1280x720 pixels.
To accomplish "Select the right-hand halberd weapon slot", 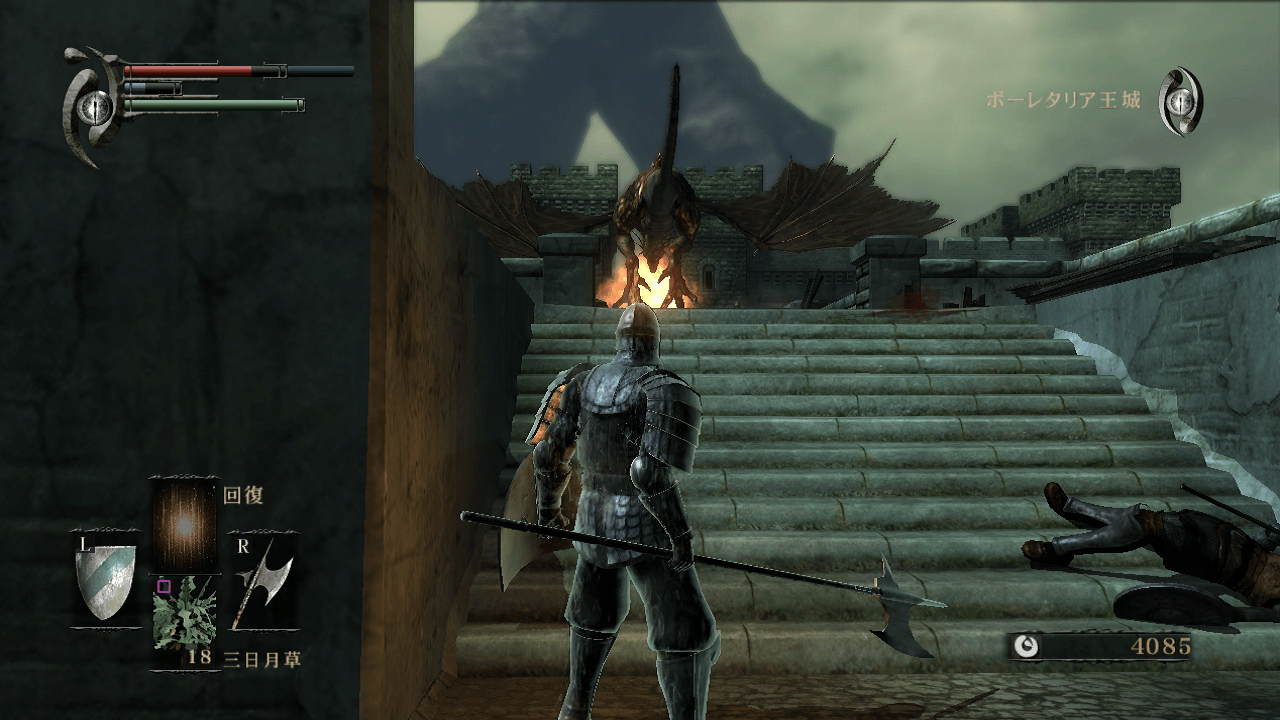I will (262, 585).
